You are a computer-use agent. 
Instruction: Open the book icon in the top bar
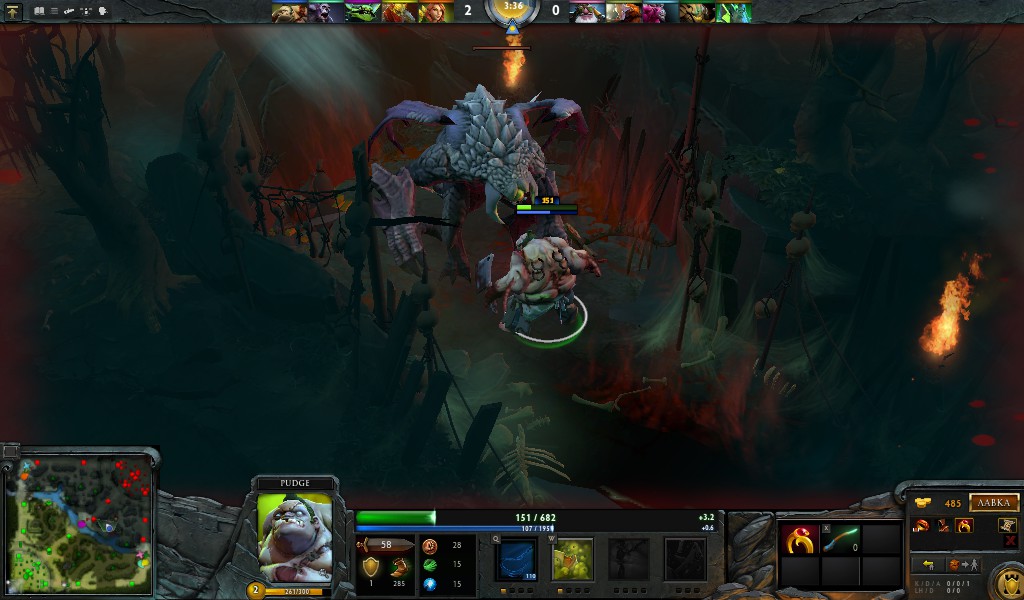pos(39,11)
